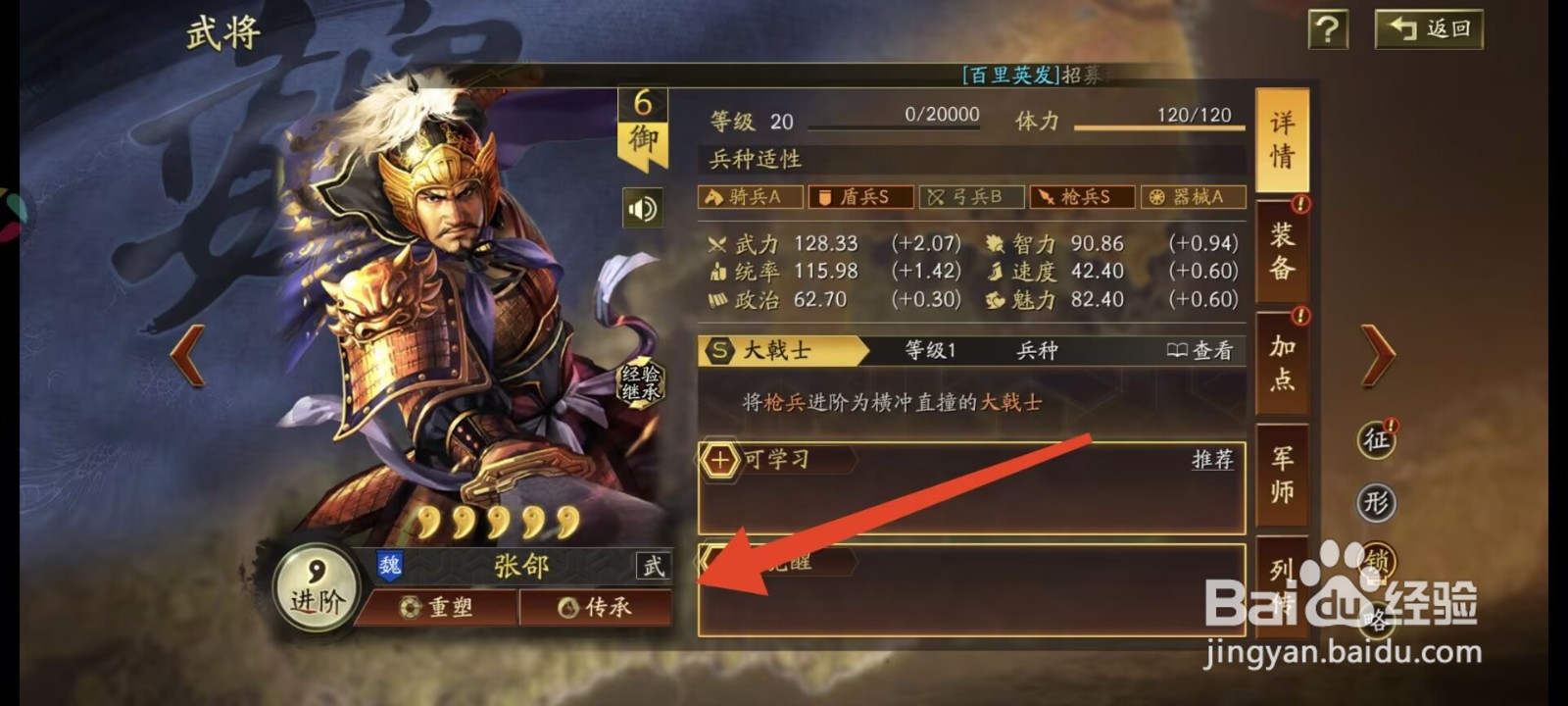Image resolution: width=1568 pixels, height=706 pixels.
Task: Click the 体力 stamina progress bar
Action: (x=1156, y=126)
